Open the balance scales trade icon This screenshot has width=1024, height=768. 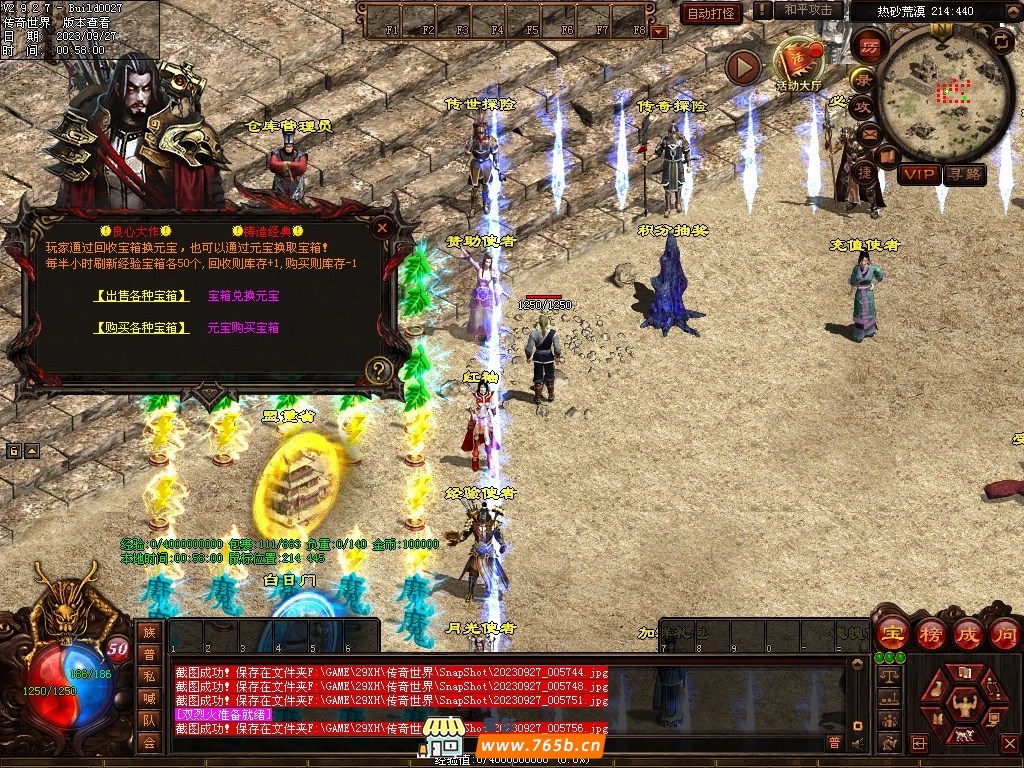888,677
